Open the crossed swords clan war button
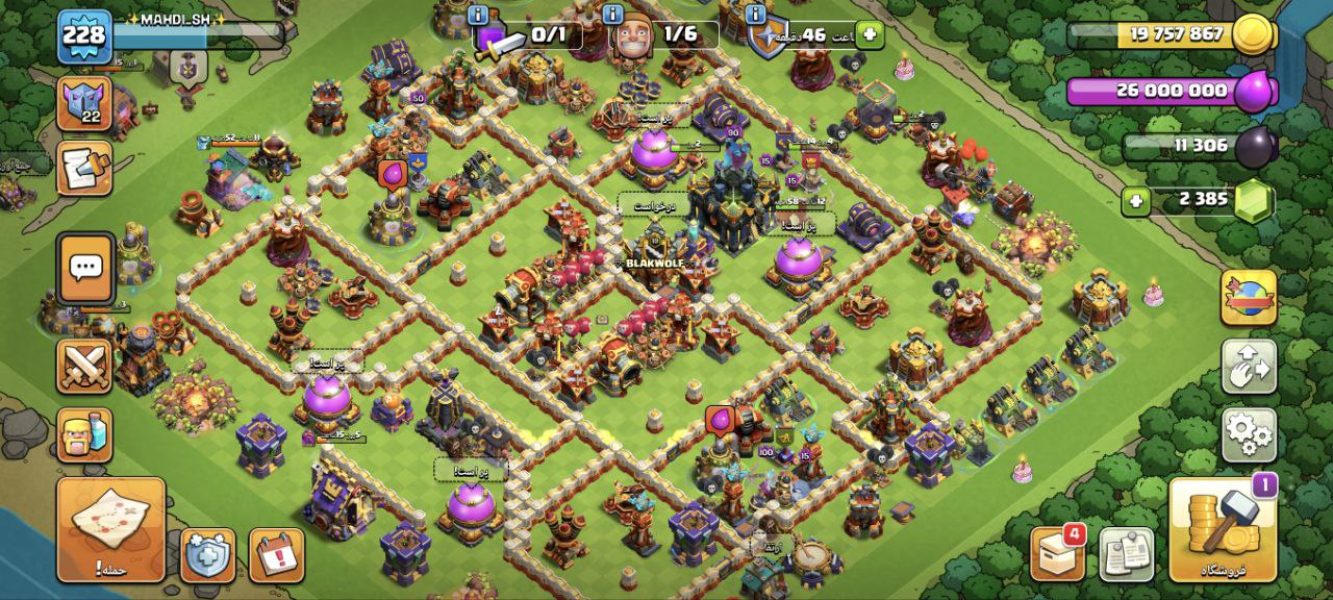Screen dimensions: 1333x600 (x=84, y=366)
